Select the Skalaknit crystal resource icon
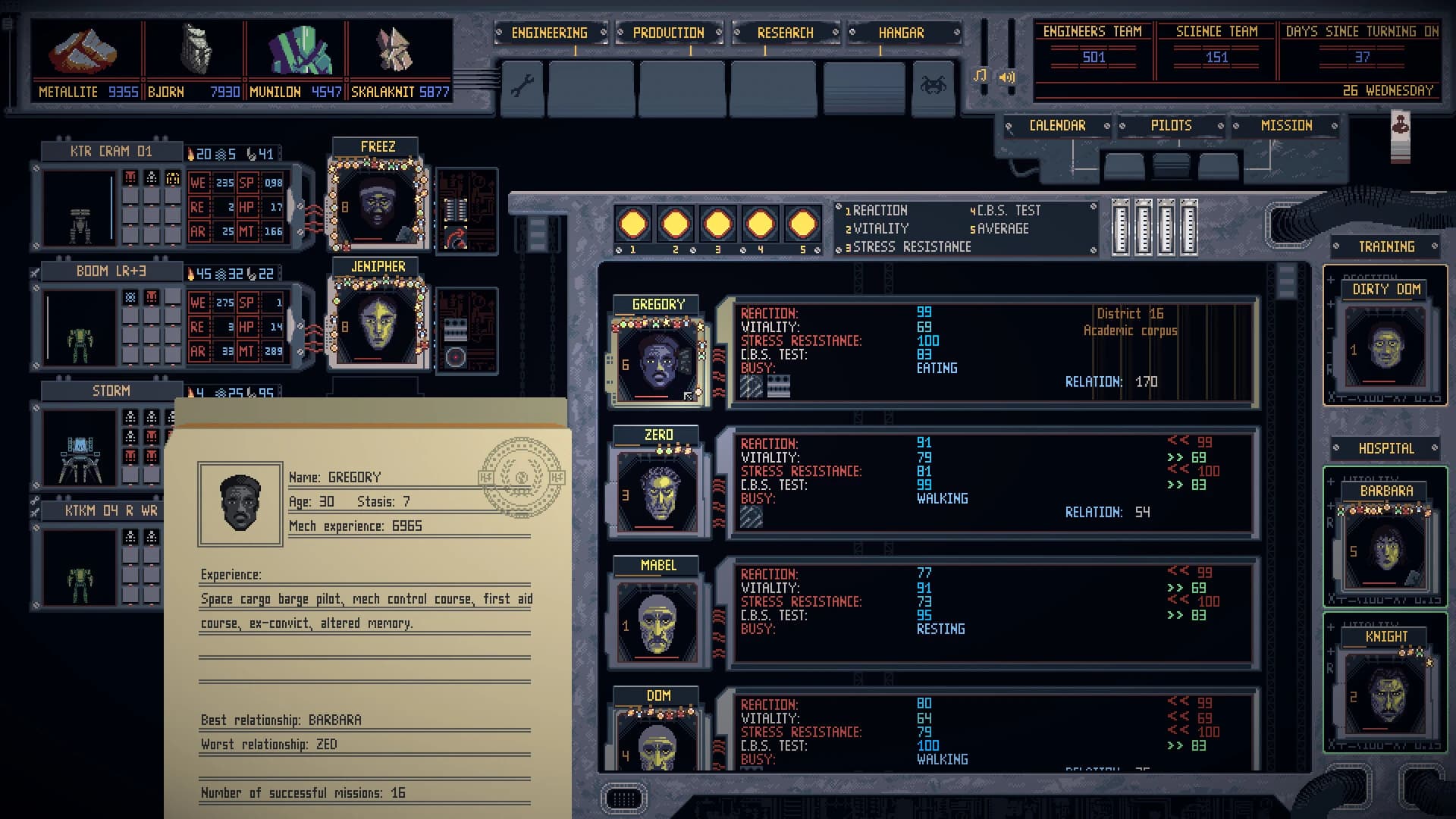The image size is (1456, 819). 393,49
